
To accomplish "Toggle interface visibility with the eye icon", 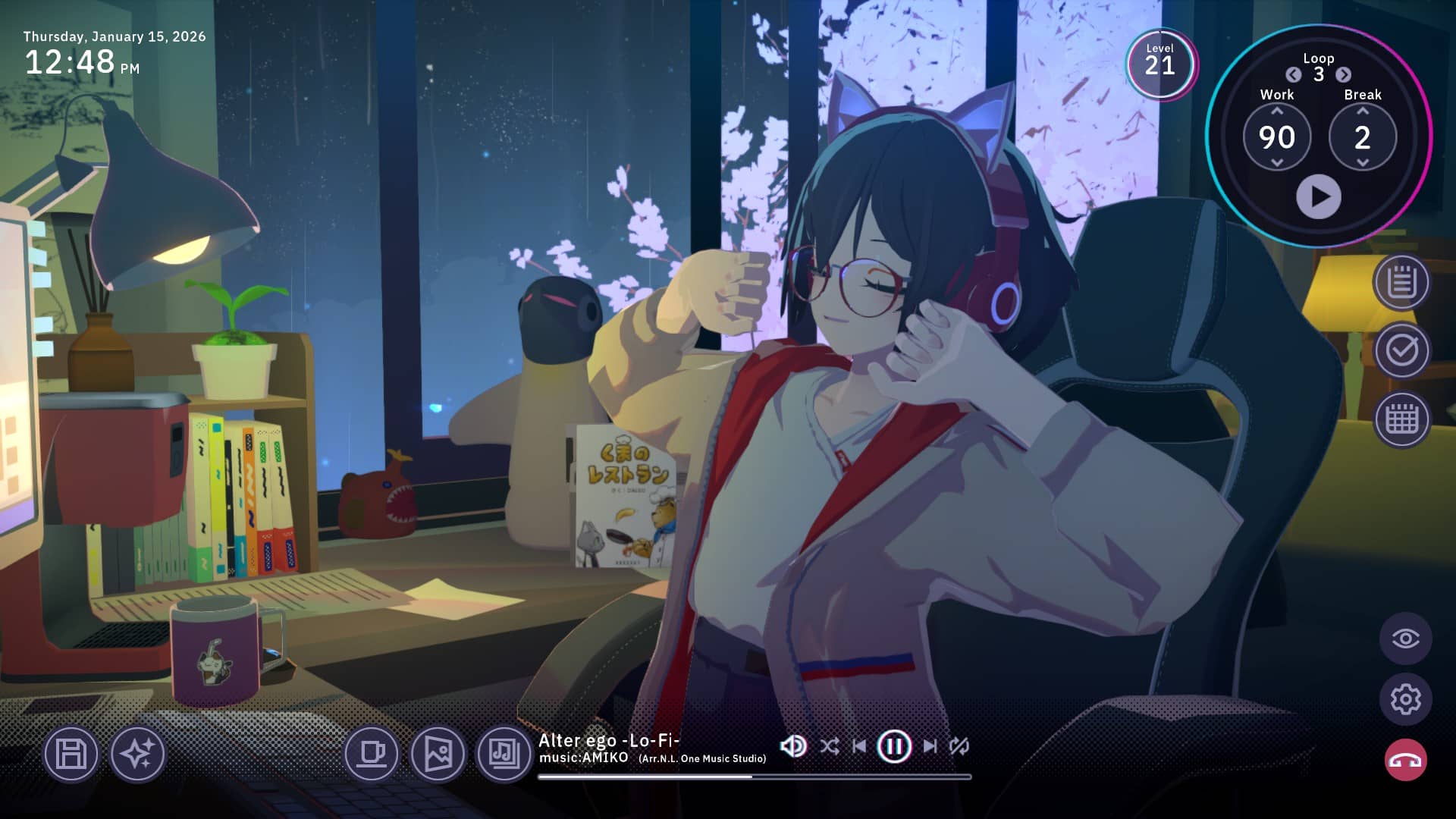I will click(1405, 639).
